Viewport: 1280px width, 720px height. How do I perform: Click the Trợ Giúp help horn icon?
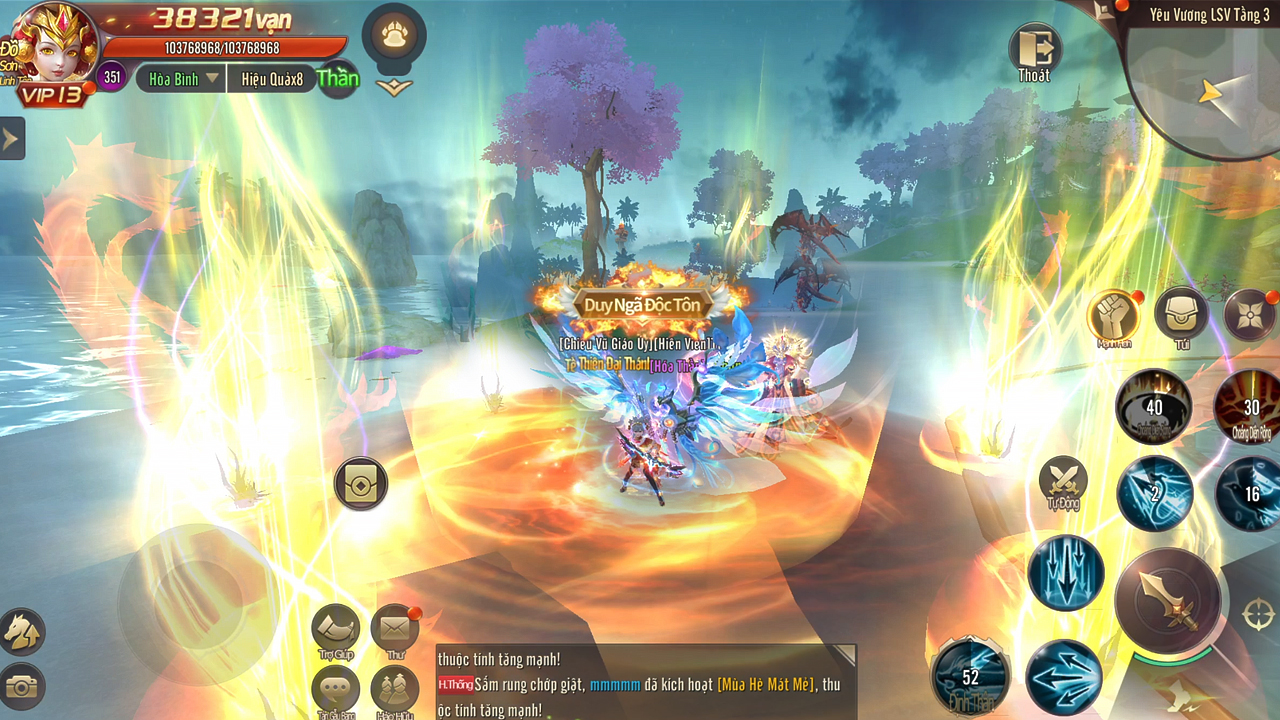[x=334, y=629]
